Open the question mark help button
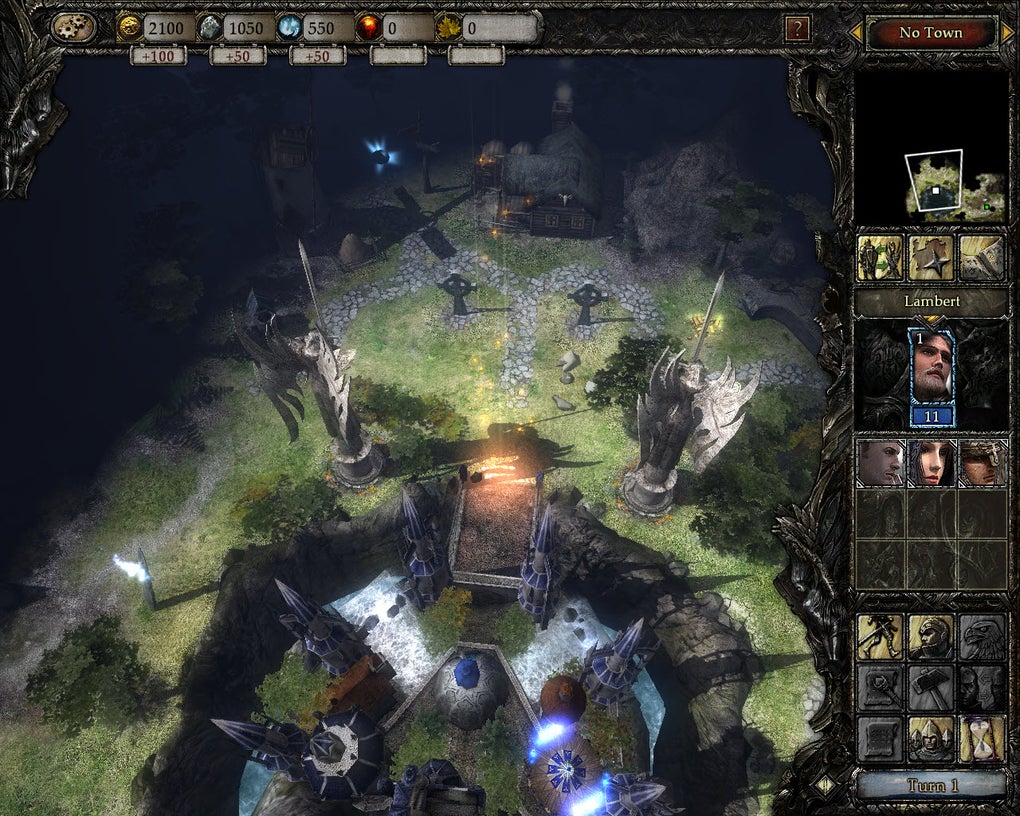The height and width of the screenshot is (816, 1020). [797, 29]
